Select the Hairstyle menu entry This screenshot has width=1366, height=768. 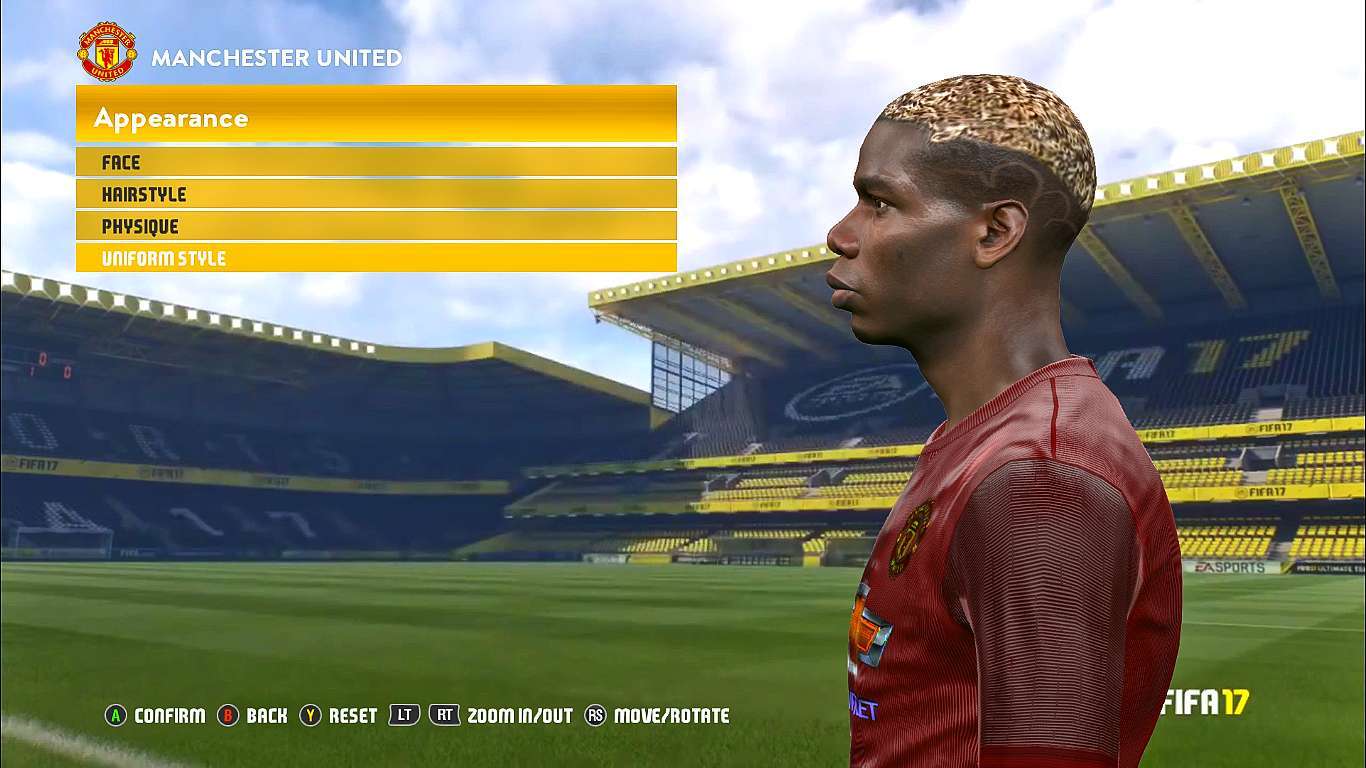tap(375, 194)
